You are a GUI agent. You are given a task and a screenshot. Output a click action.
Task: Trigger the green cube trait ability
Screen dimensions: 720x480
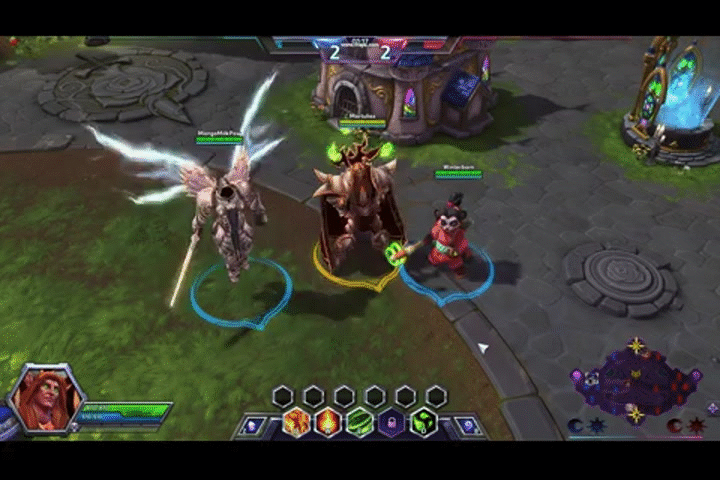(423, 423)
